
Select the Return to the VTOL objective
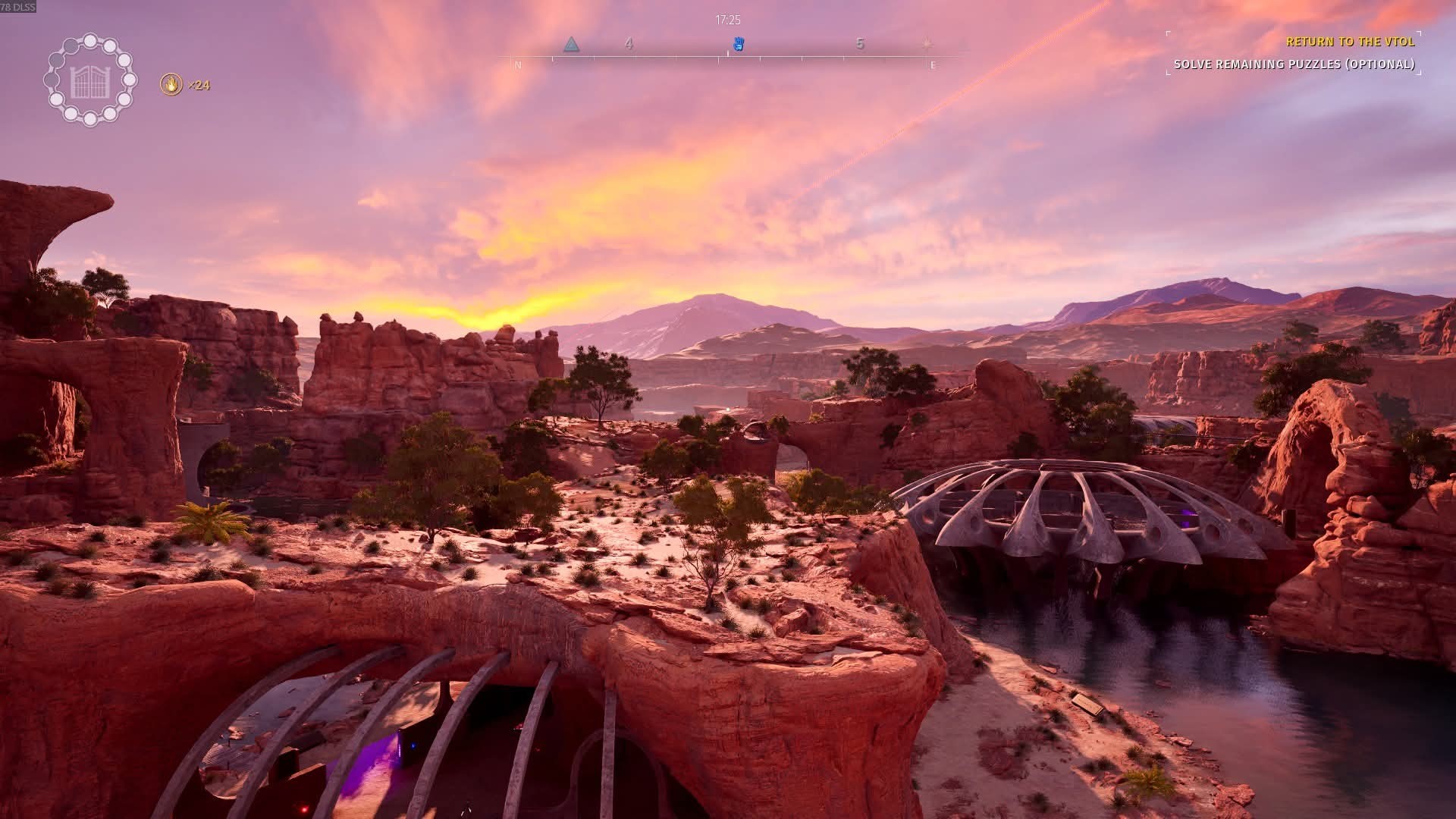coord(1350,42)
